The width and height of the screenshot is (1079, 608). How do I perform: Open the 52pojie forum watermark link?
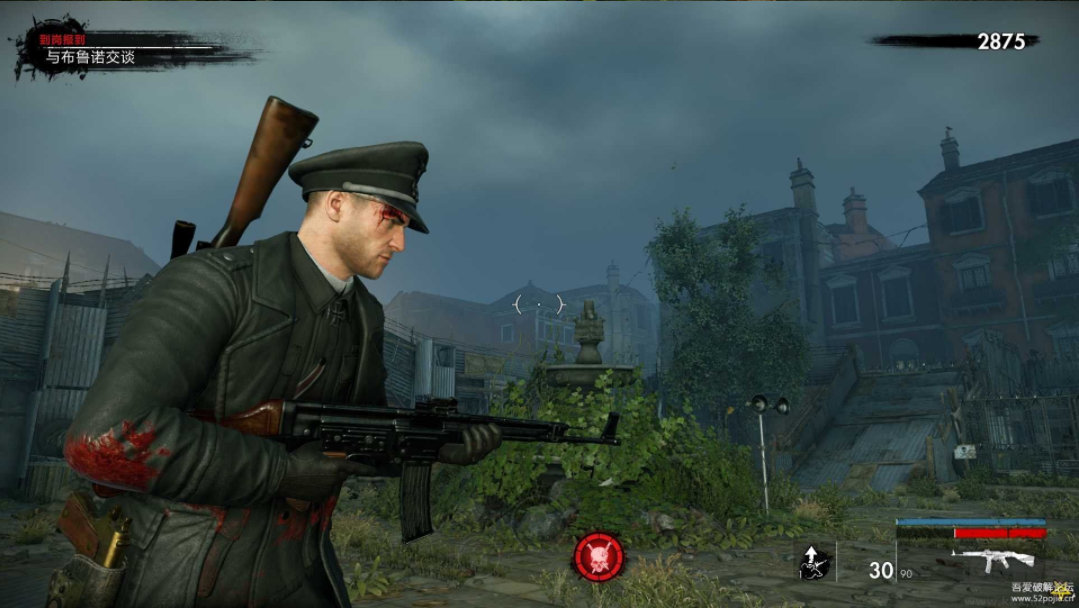point(1043,594)
